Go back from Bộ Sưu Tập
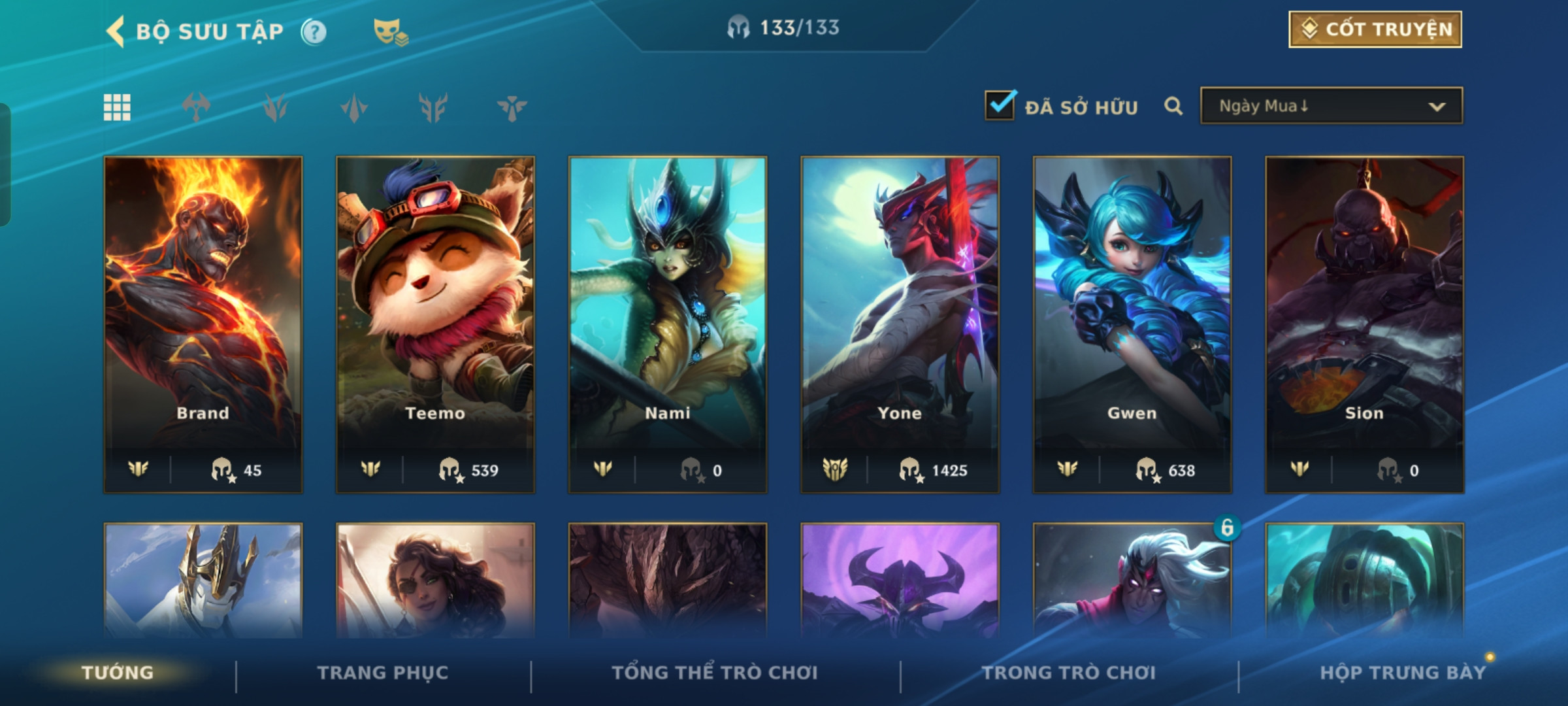The image size is (1568, 706). point(116,31)
